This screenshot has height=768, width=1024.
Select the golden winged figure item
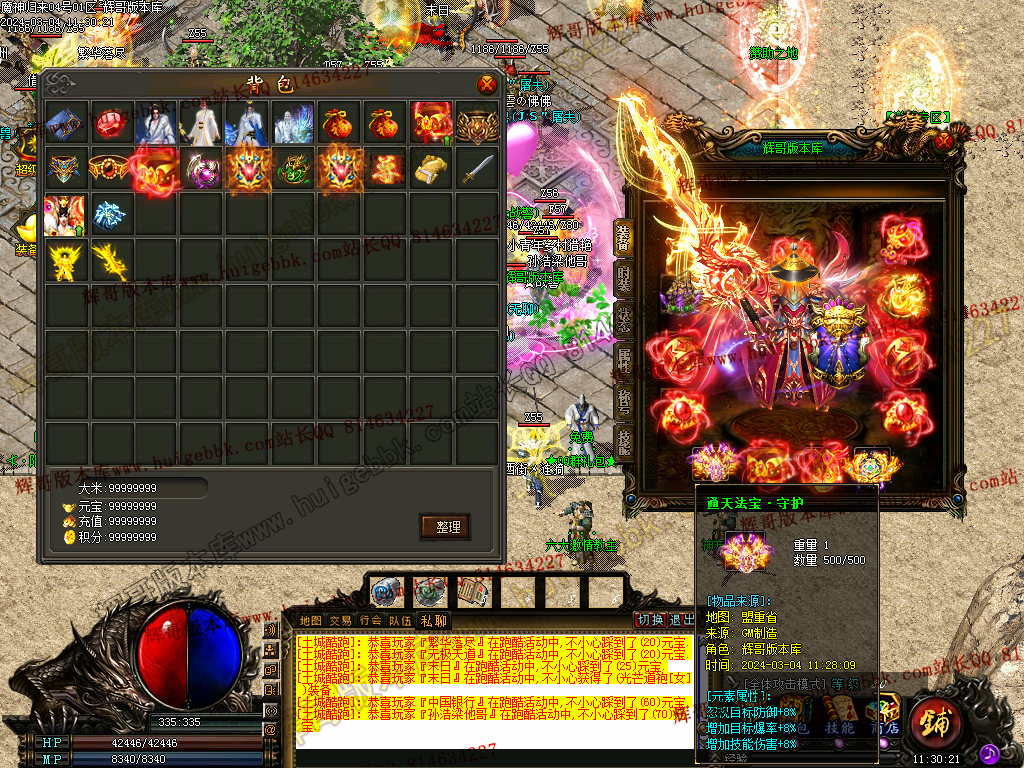[65, 260]
